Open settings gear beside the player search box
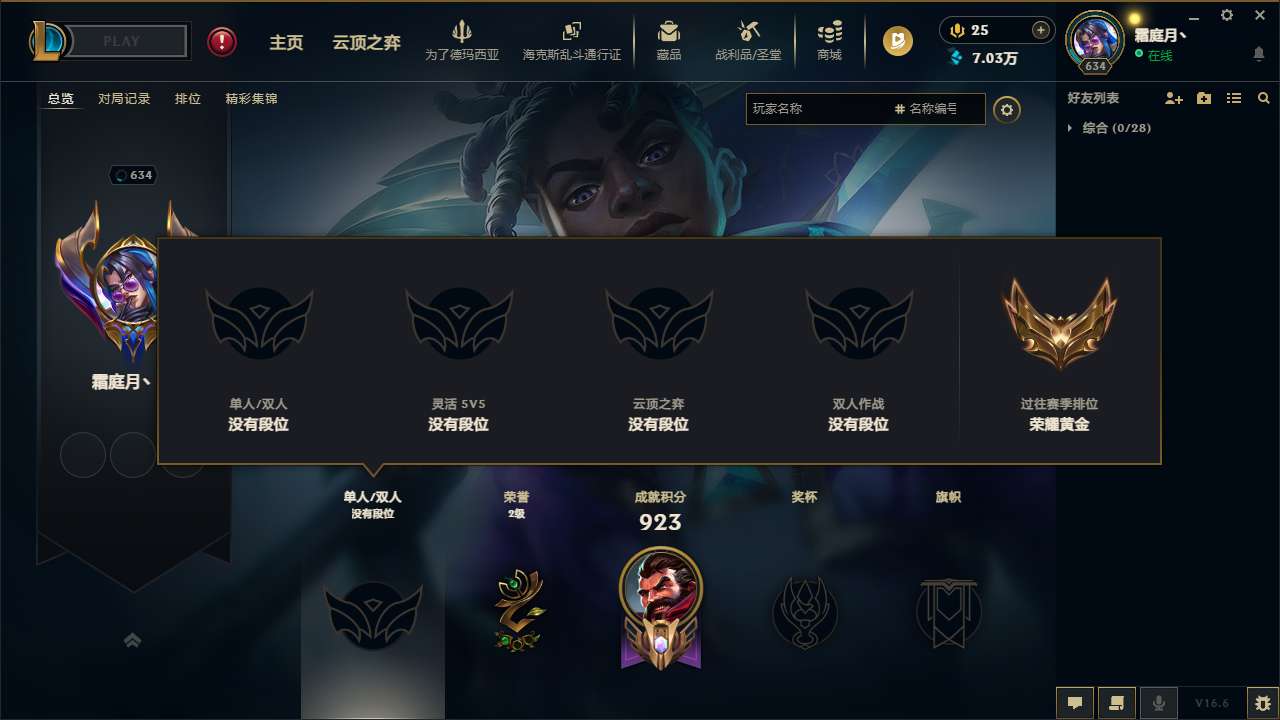1280x720 pixels. [1007, 109]
